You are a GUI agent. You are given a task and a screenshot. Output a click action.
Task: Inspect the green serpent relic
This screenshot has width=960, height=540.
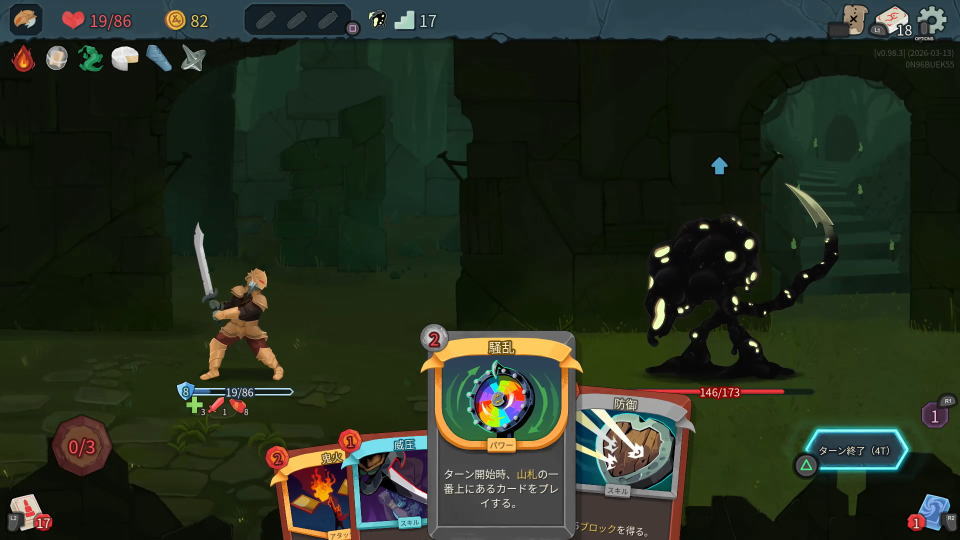tap(91, 58)
